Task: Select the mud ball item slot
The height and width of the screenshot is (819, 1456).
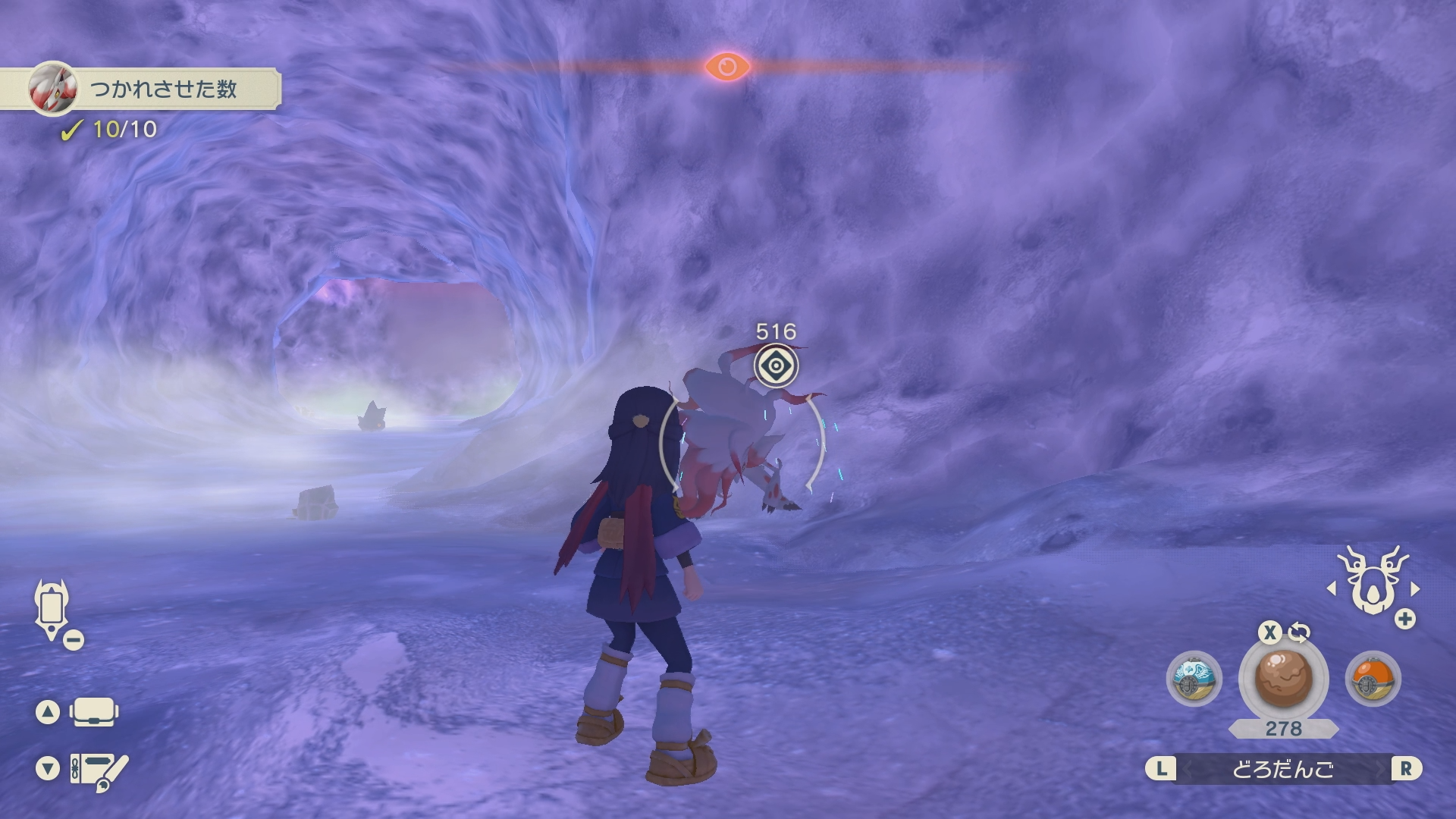Action: point(1283,679)
